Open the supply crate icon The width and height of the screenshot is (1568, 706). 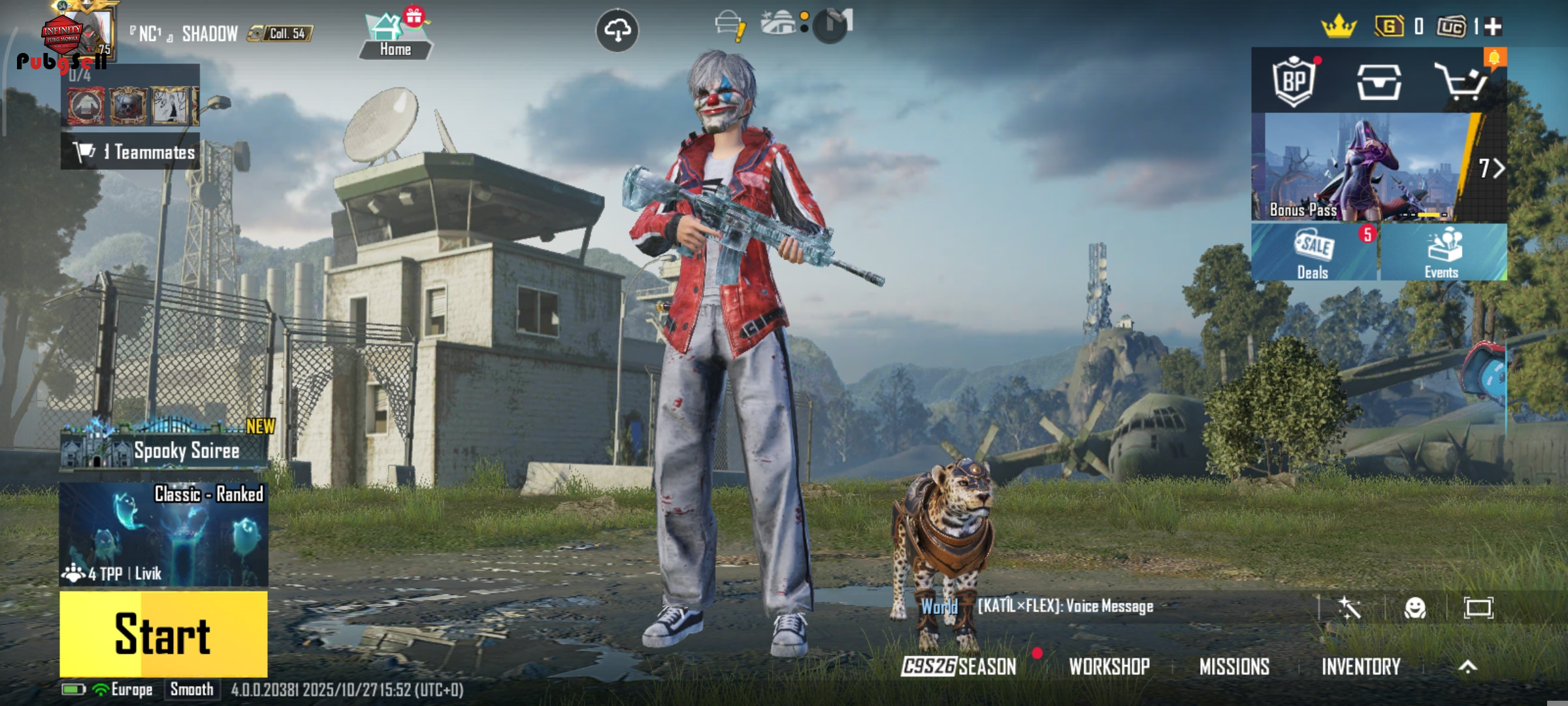[x=1379, y=82]
